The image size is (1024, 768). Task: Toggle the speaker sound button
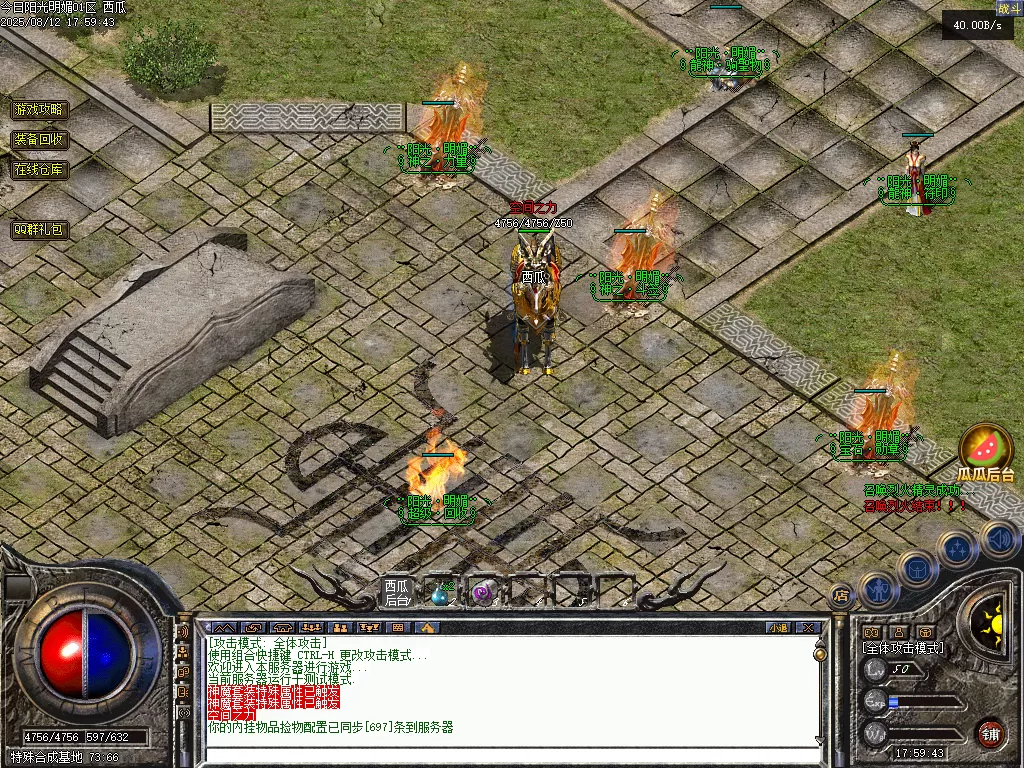(x=999, y=540)
